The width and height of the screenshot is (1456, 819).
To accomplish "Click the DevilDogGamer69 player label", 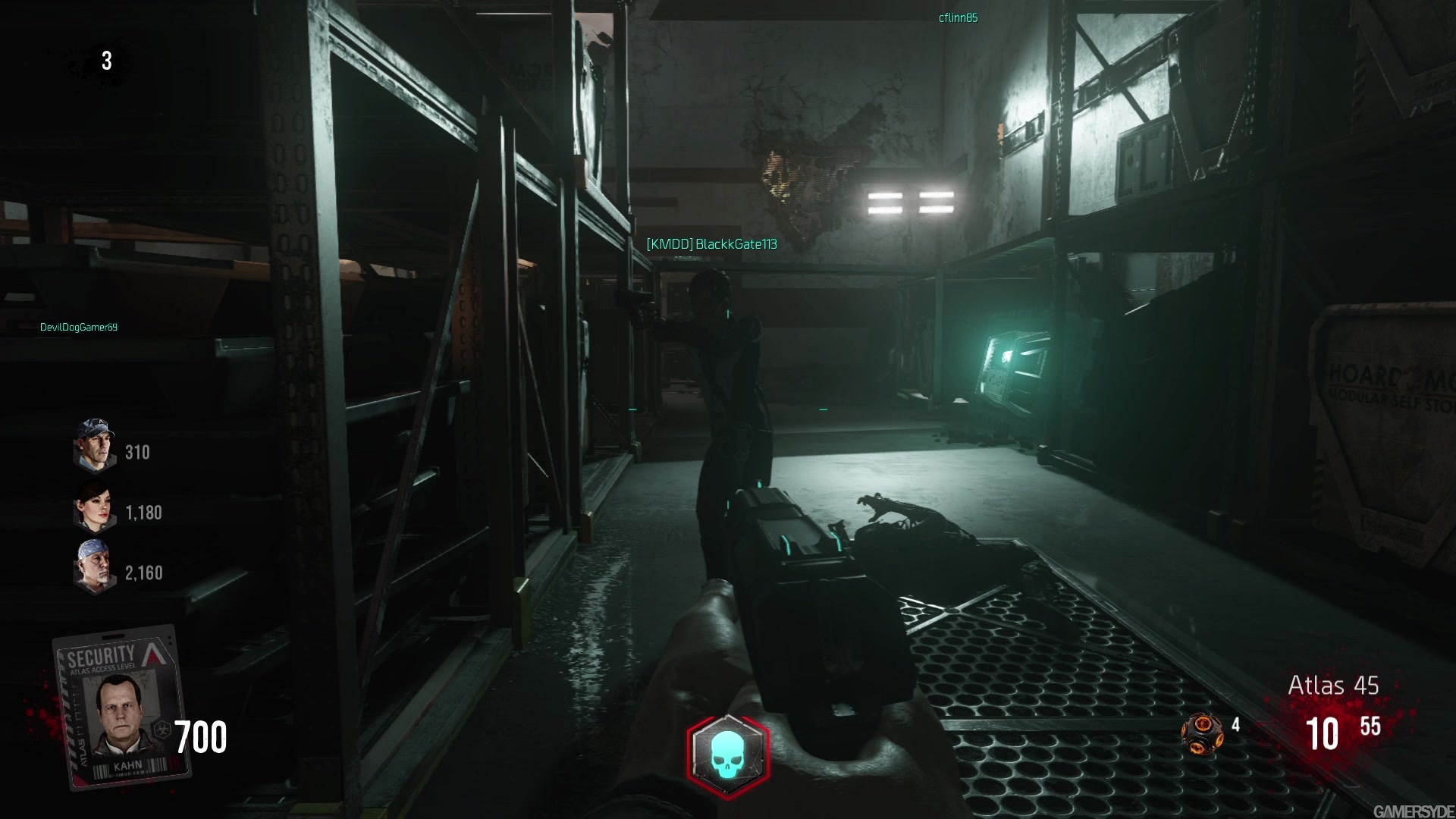I will (x=79, y=326).
